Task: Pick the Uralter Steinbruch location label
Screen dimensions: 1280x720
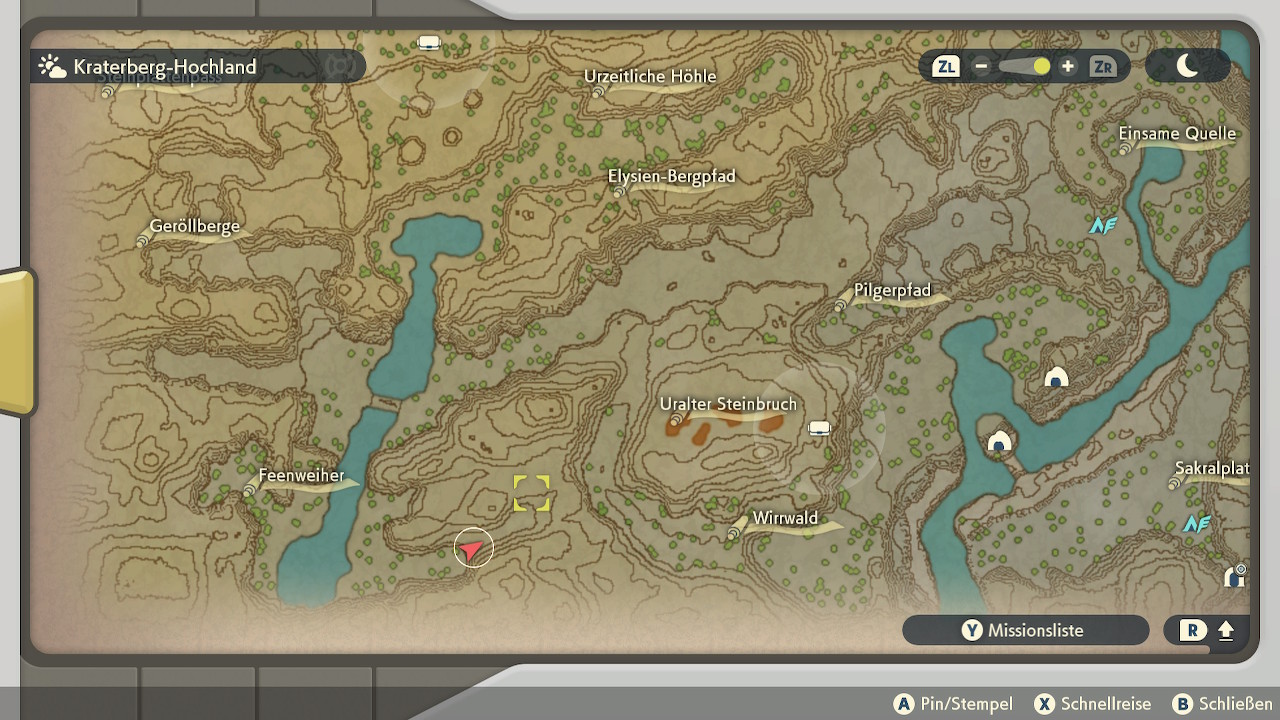Action: [x=728, y=405]
